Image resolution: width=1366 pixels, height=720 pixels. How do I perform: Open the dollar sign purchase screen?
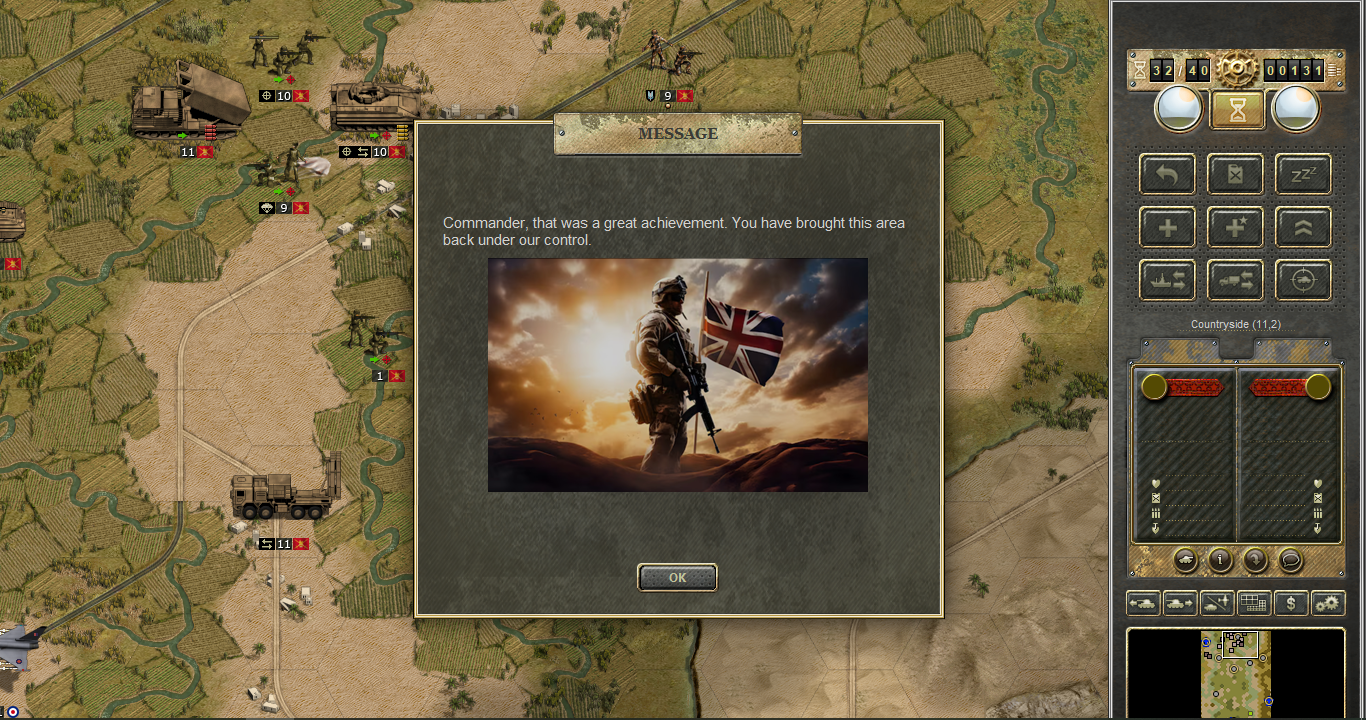click(x=1291, y=603)
